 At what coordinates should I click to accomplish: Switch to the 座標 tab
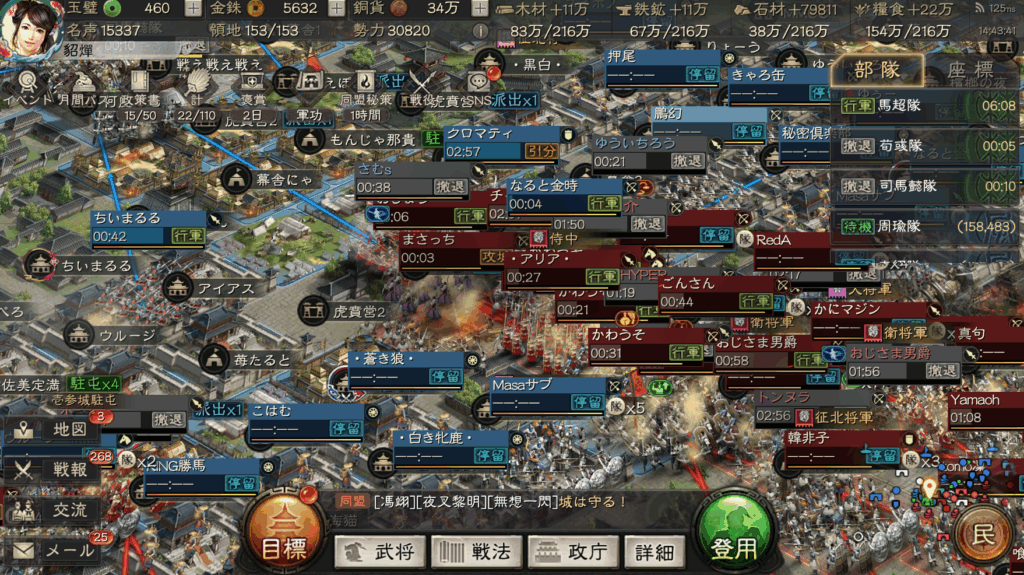click(x=968, y=70)
